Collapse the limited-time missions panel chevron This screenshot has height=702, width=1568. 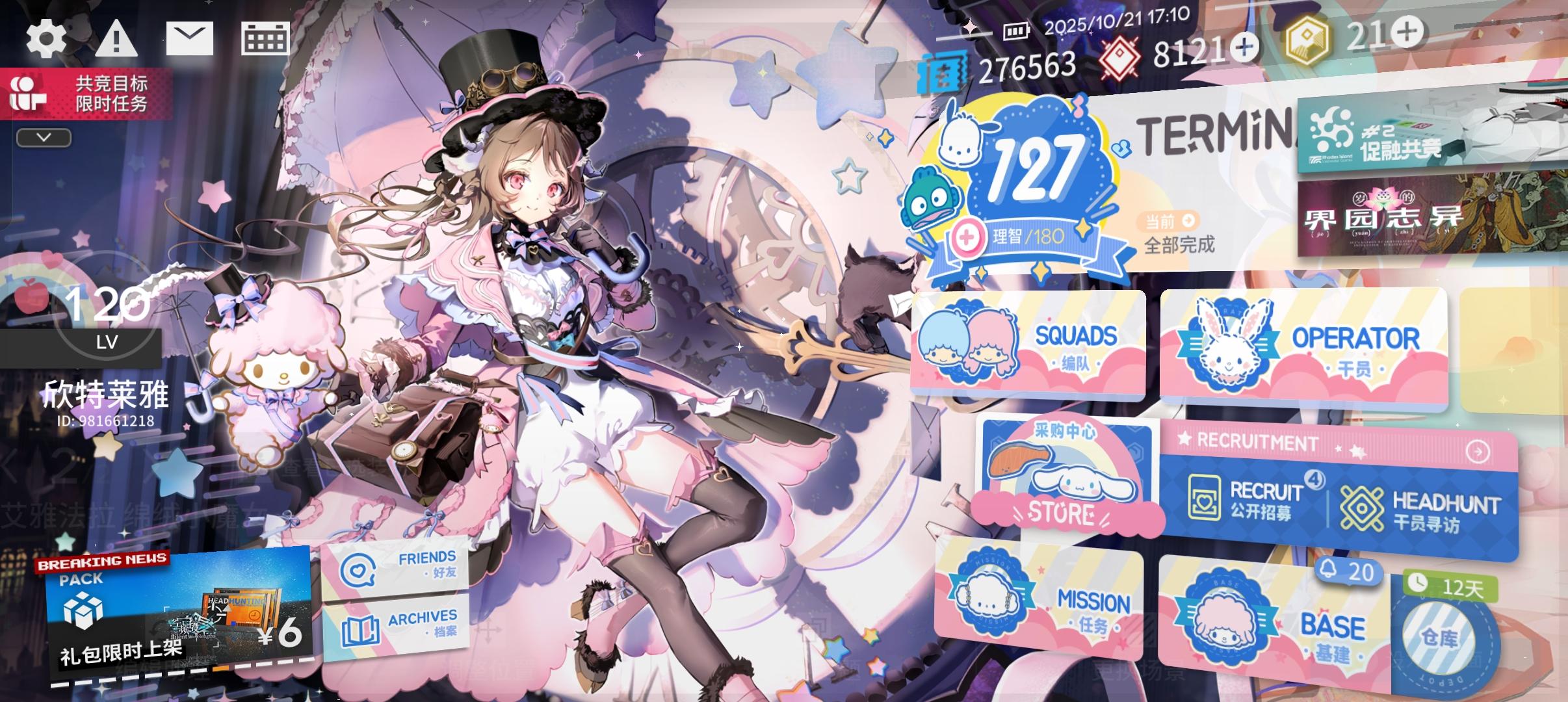pos(43,136)
